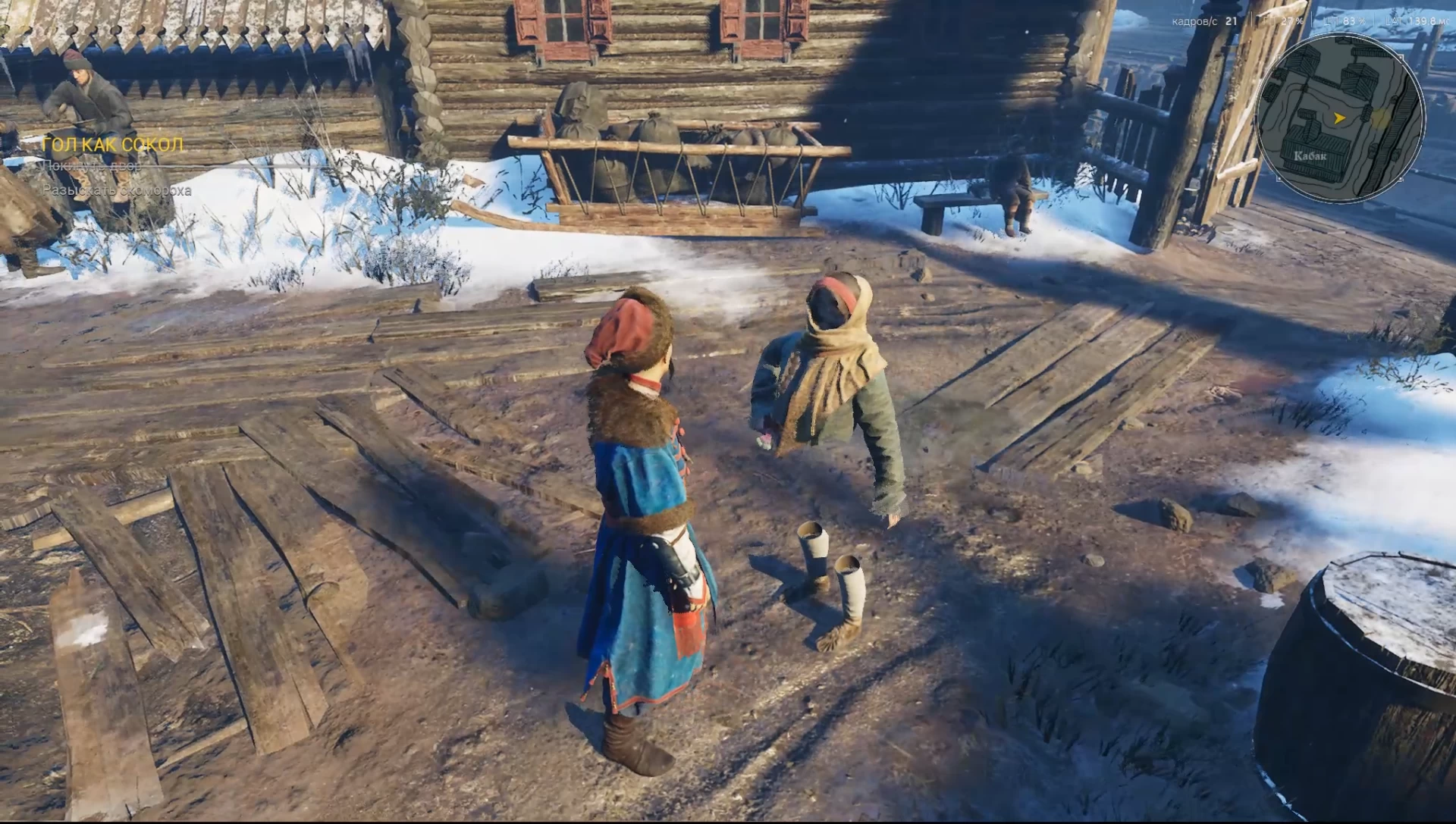The height and width of the screenshot is (824, 1456).
Task: Select the "ГОЛ КАК СОКОЛ" quest title
Action: pos(112,145)
